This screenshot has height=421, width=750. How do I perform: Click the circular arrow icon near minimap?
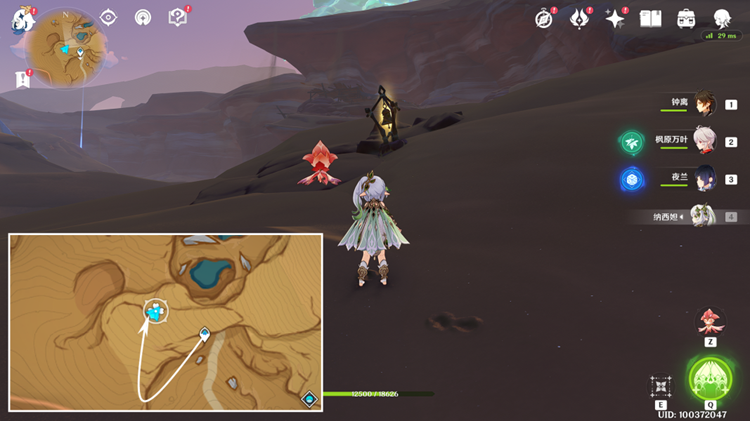coord(143,18)
